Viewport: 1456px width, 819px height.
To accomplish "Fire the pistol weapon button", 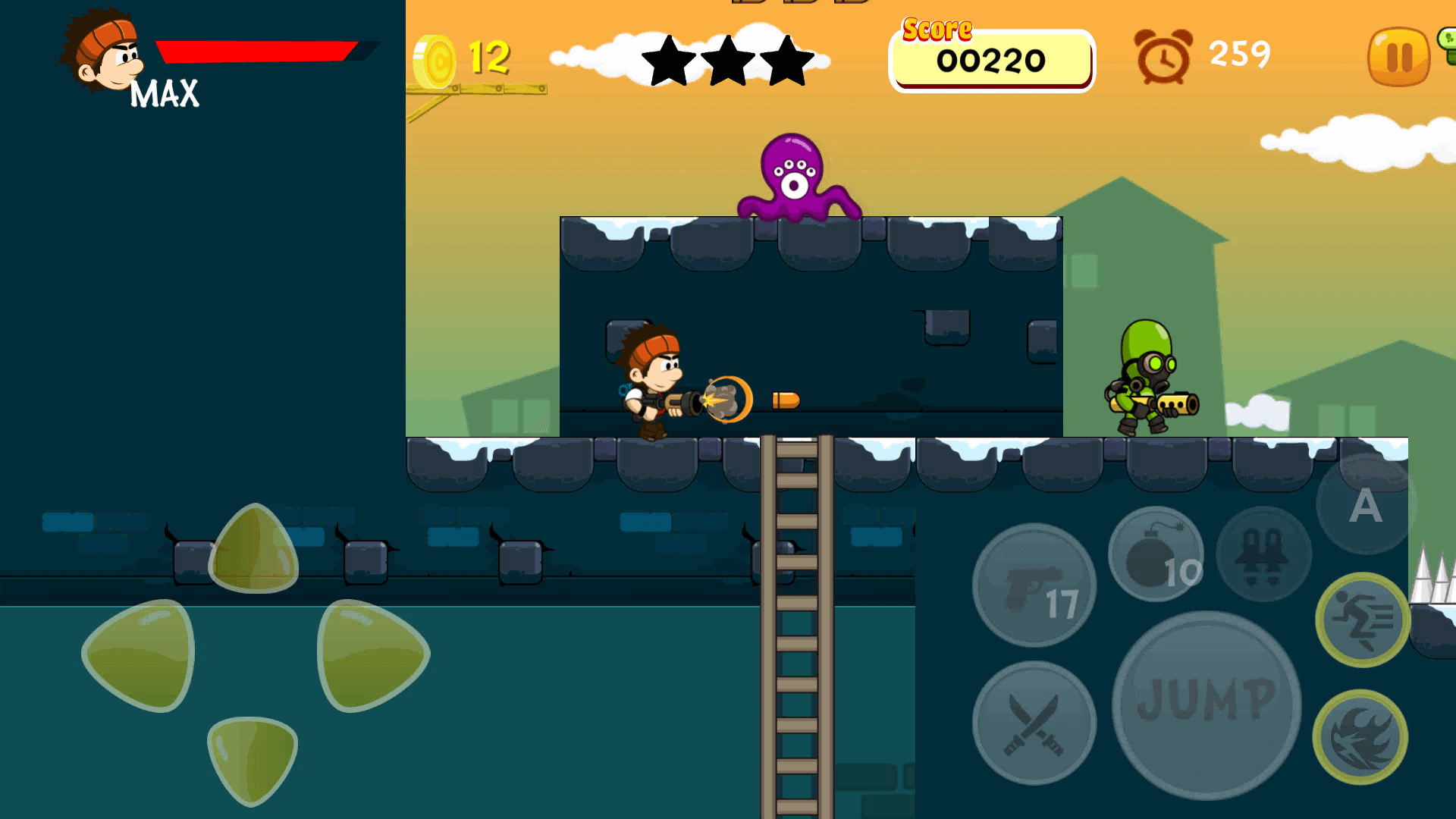I will tap(1034, 585).
